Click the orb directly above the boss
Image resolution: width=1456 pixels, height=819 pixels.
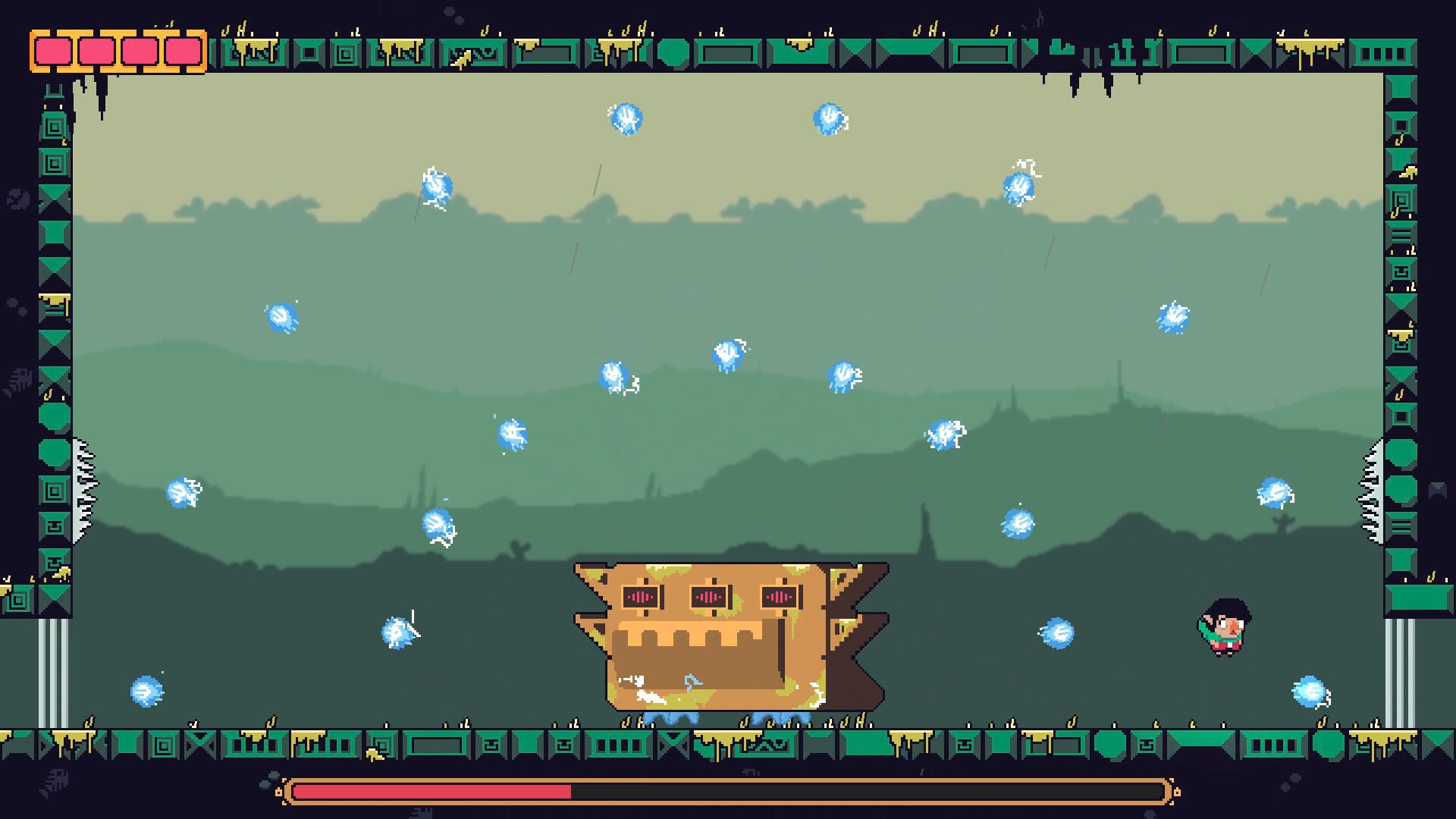tap(725, 352)
